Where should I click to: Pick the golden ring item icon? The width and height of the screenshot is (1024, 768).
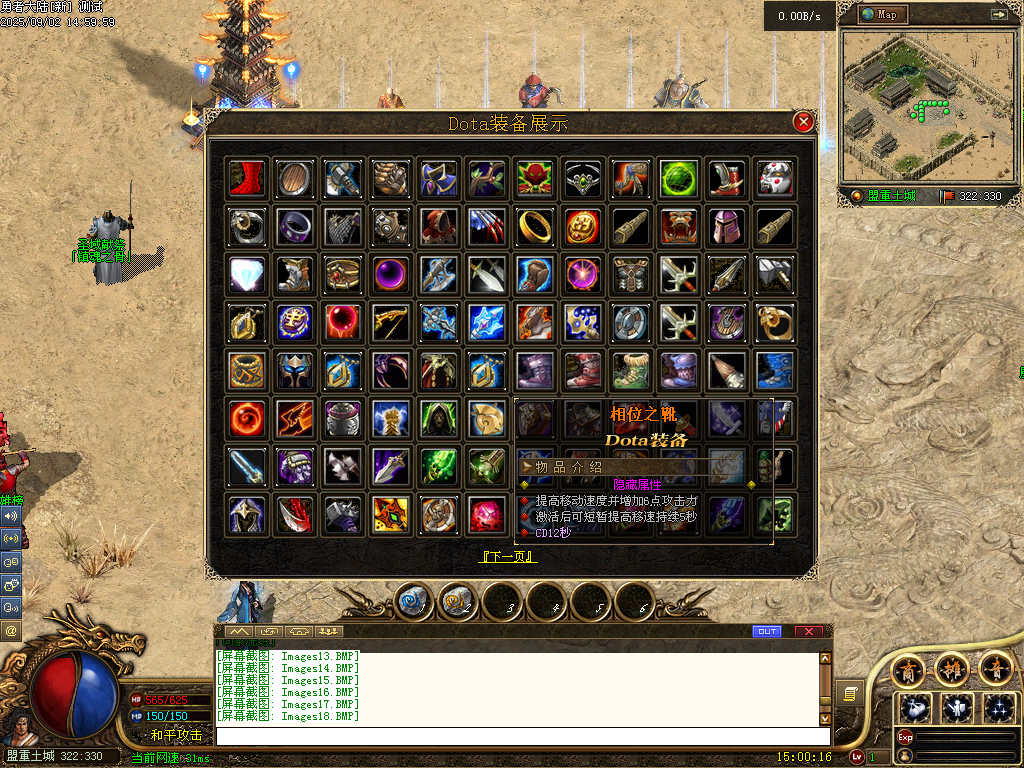(x=536, y=227)
